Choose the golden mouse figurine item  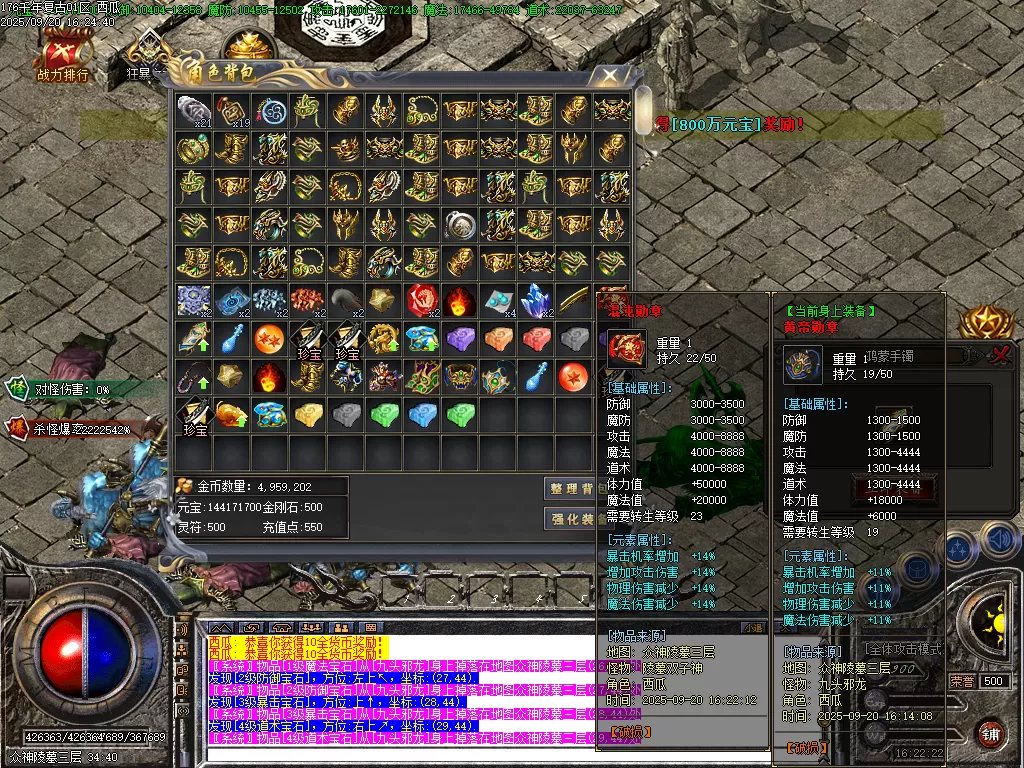click(230, 414)
